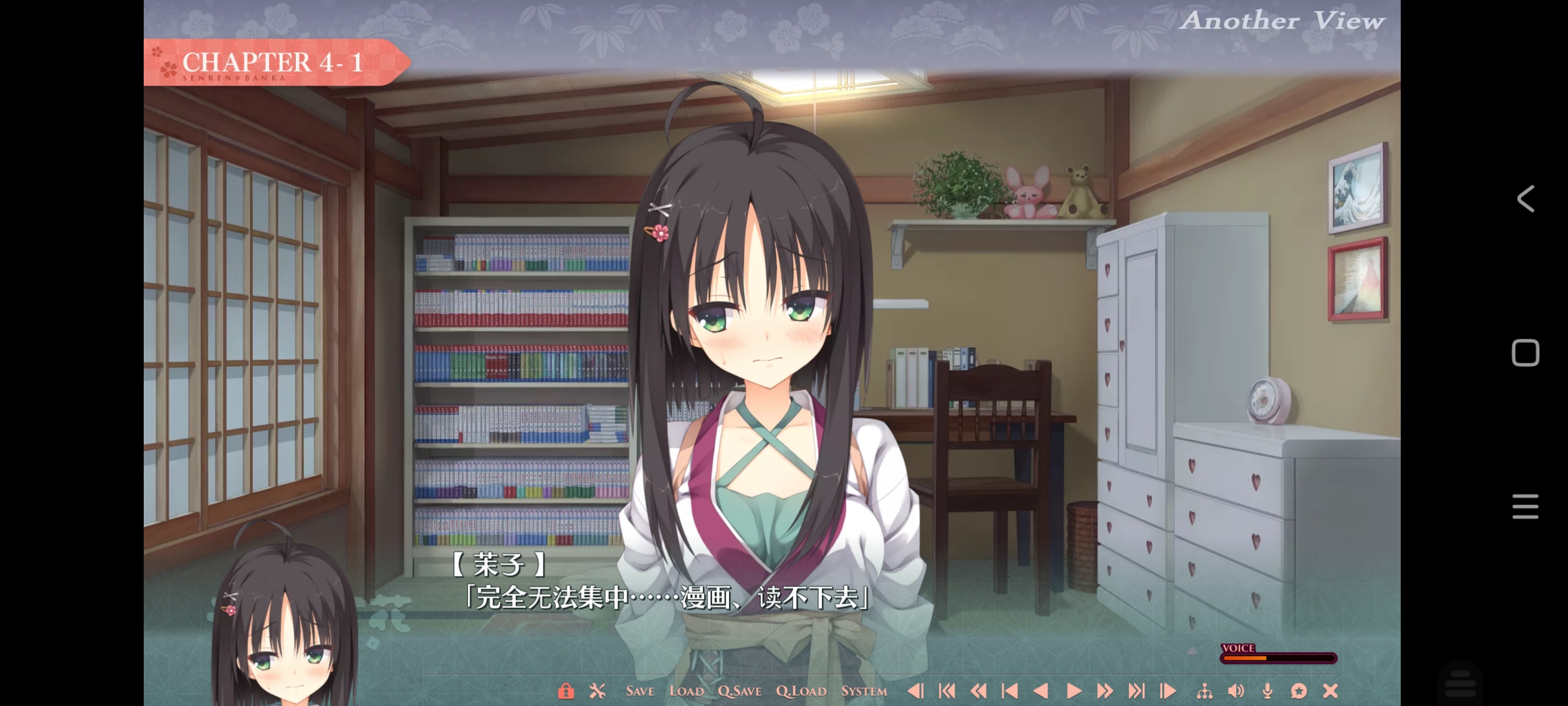Image resolution: width=1568 pixels, height=706 pixels.
Task: Tap the Android home square button
Action: (x=1526, y=353)
